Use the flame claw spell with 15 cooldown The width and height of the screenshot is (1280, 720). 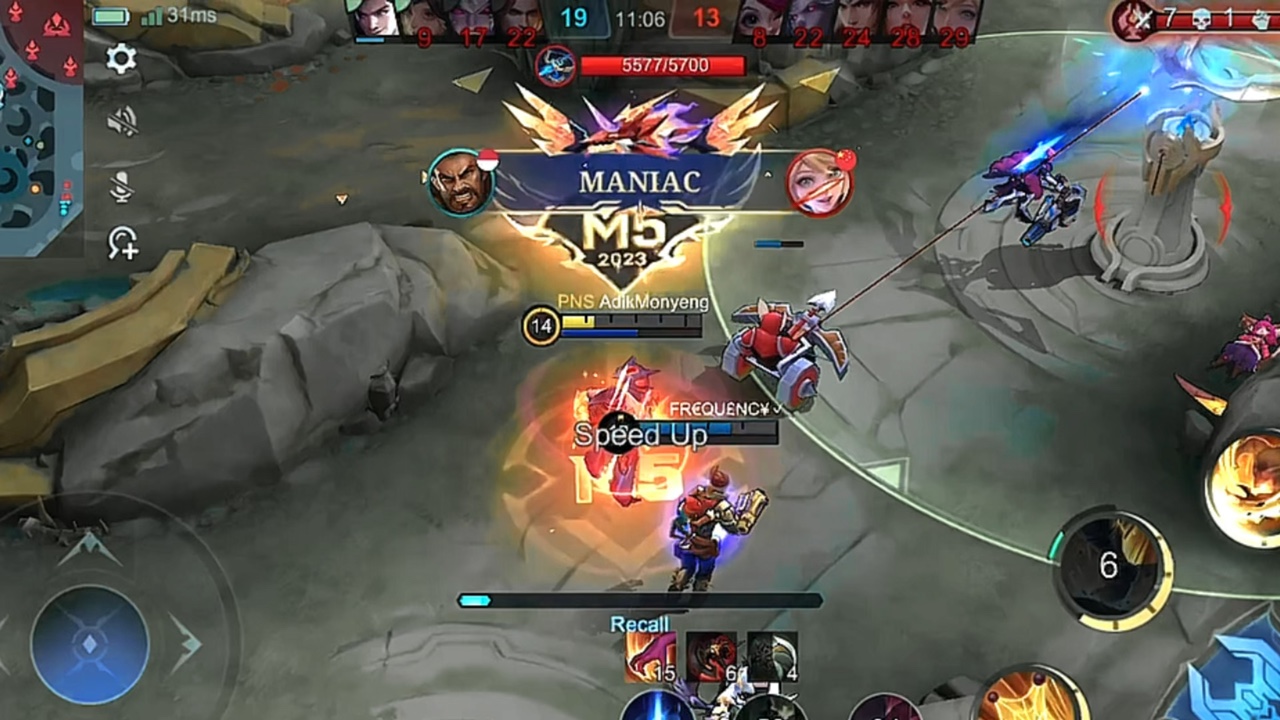click(650, 657)
